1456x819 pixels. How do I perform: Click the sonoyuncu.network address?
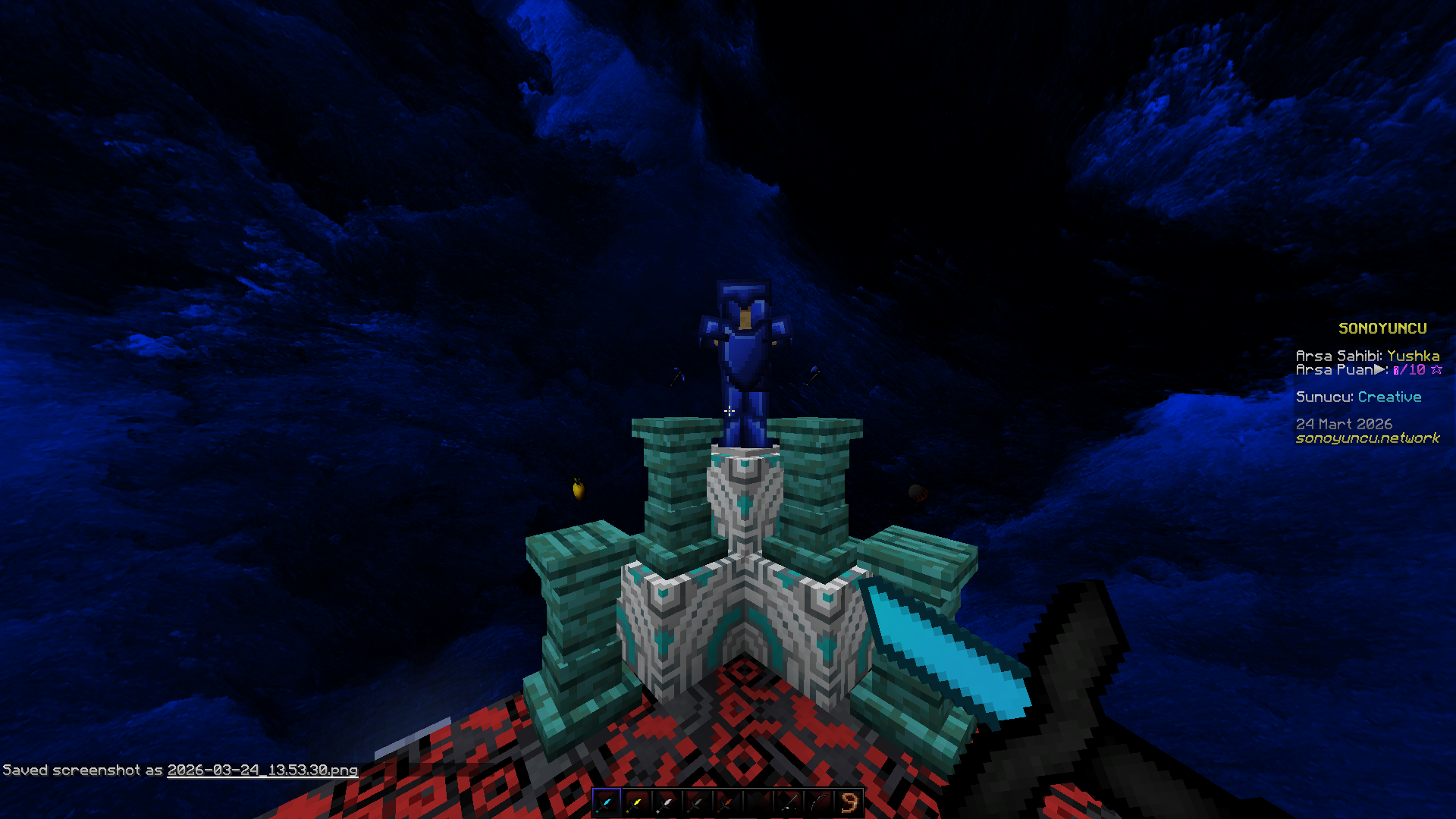pyautogui.click(x=1367, y=438)
